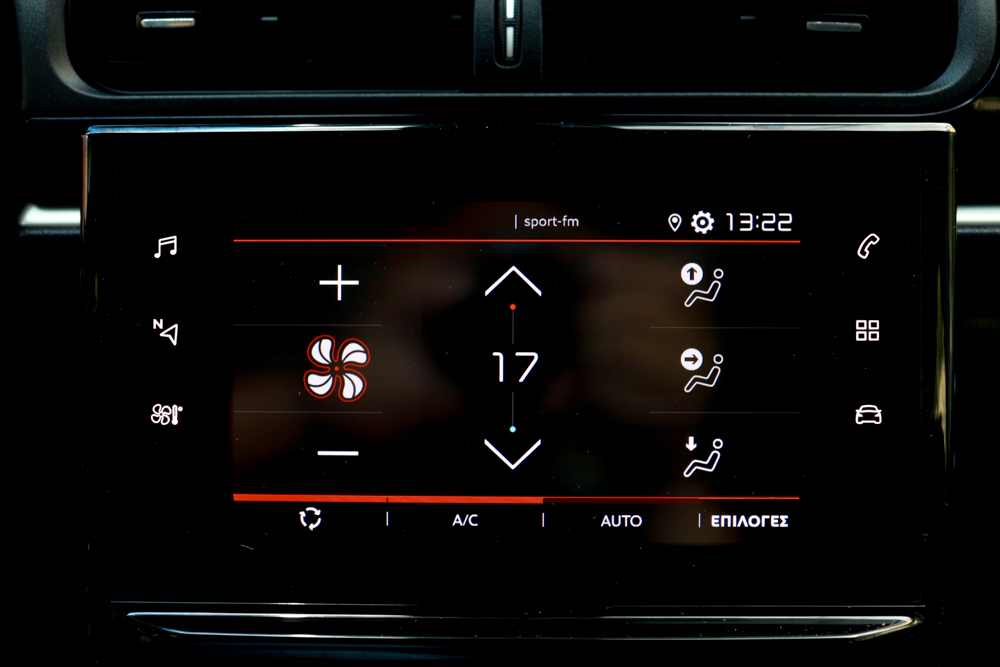Tap the location pin icon
The image size is (1000, 667).
(674, 223)
